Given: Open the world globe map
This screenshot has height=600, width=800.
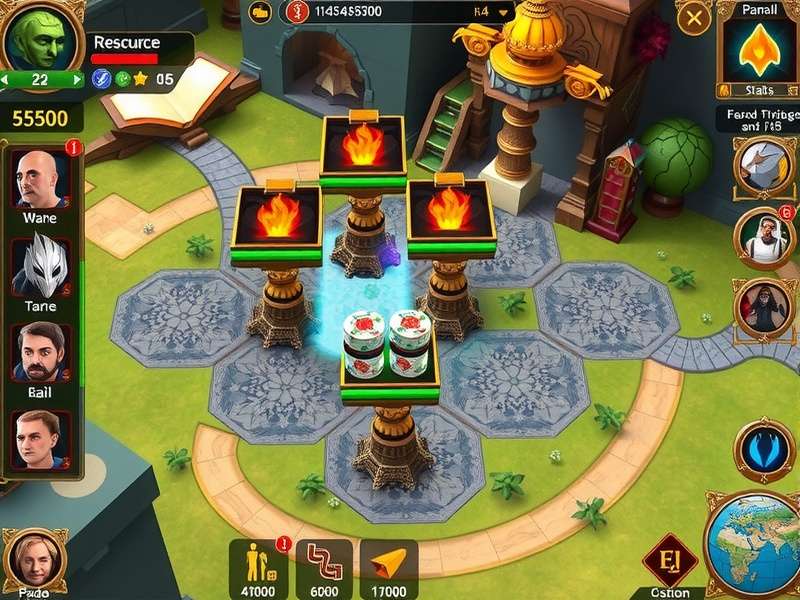Looking at the screenshot, I should (752, 544).
